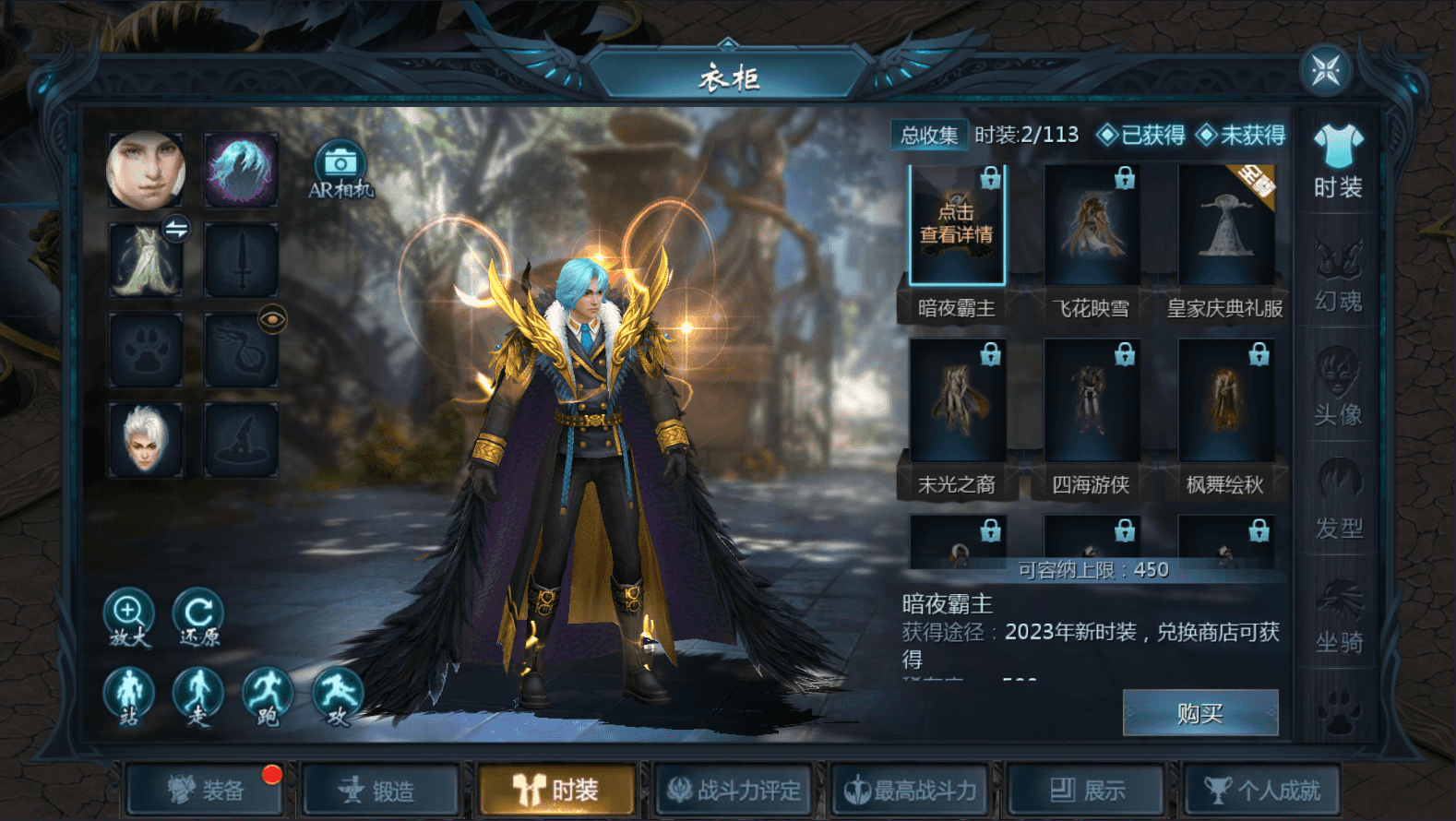The width and height of the screenshot is (1456, 821).
Task: Open 战斗力评定 power rating
Action: (x=734, y=791)
